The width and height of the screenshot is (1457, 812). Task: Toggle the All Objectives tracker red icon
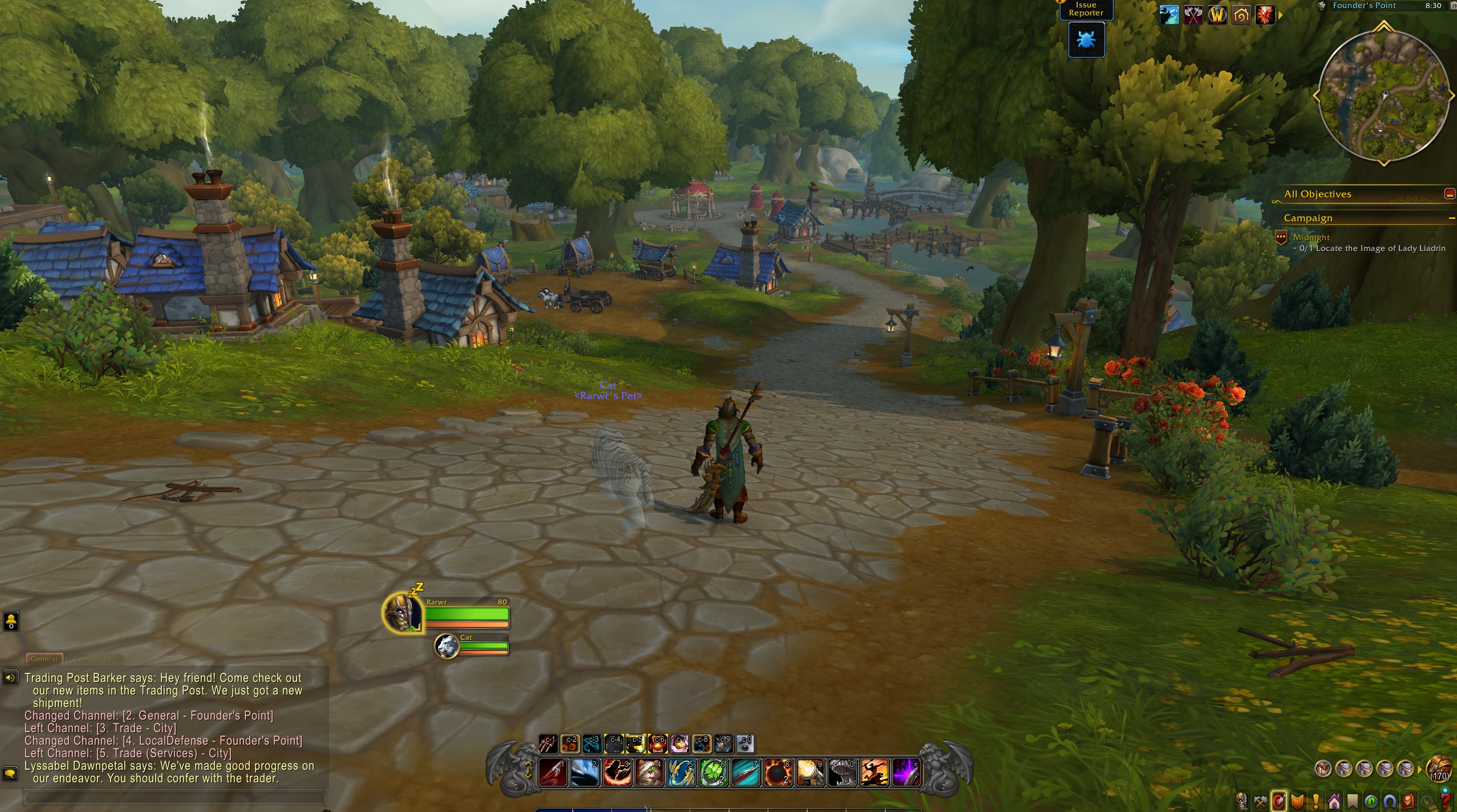[x=1449, y=194]
